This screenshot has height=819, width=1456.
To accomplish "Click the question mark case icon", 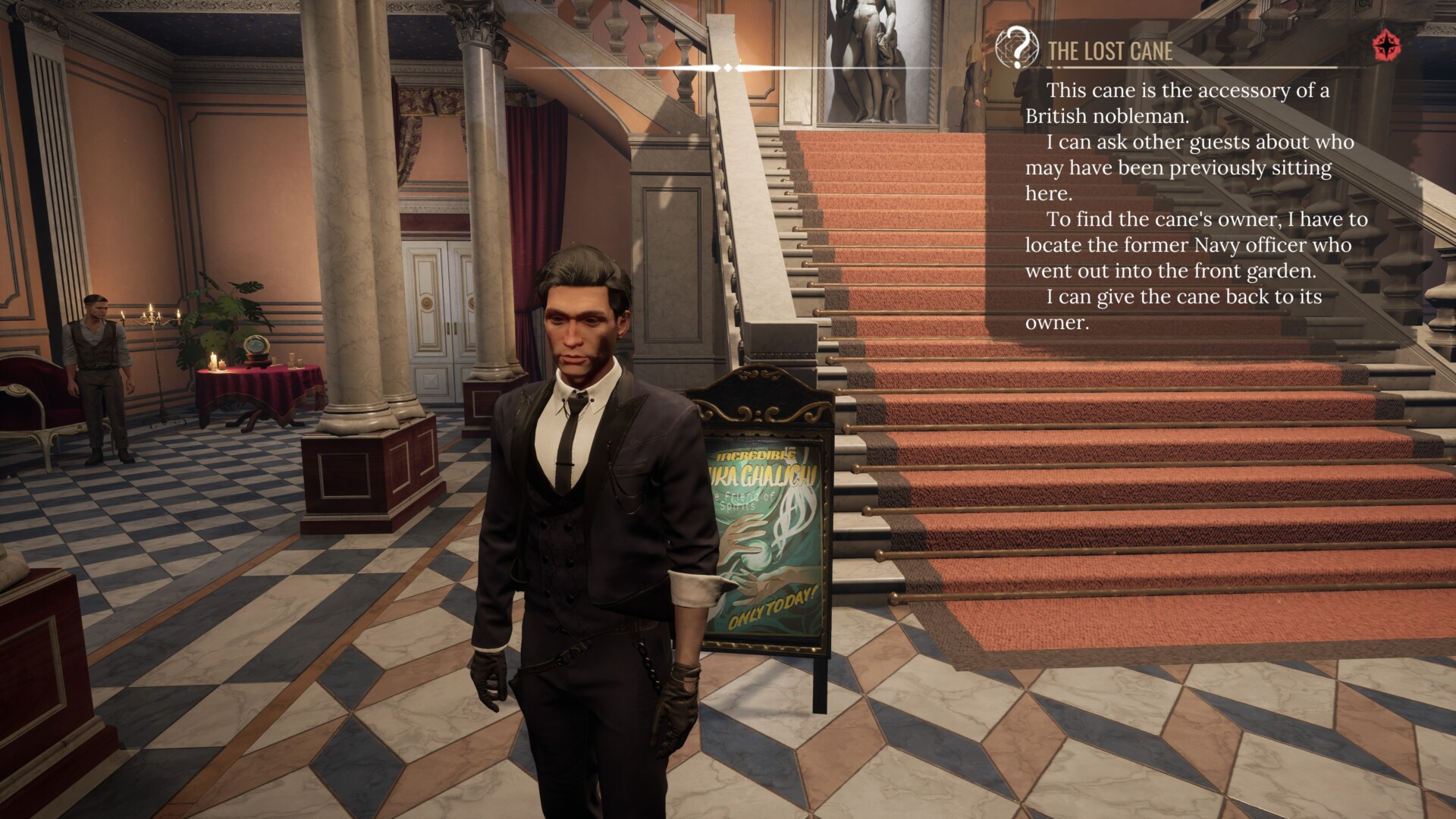I will [1017, 47].
